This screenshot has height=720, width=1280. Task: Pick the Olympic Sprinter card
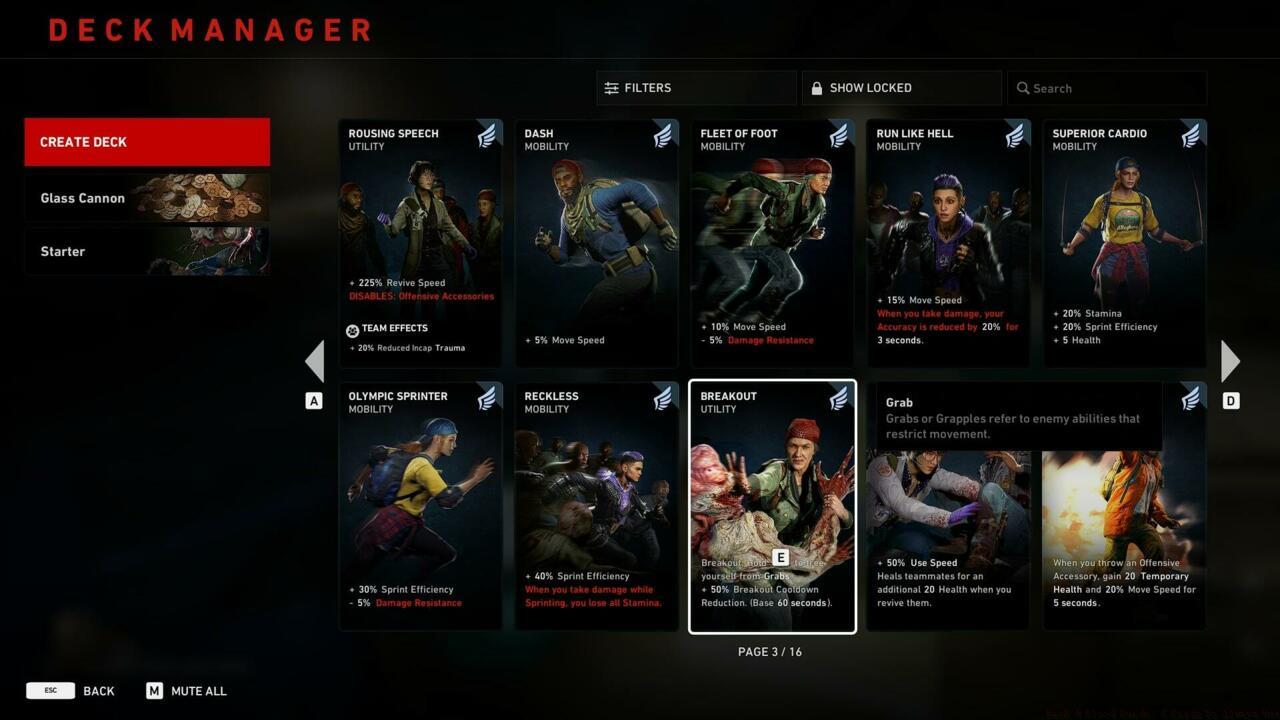coord(420,506)
